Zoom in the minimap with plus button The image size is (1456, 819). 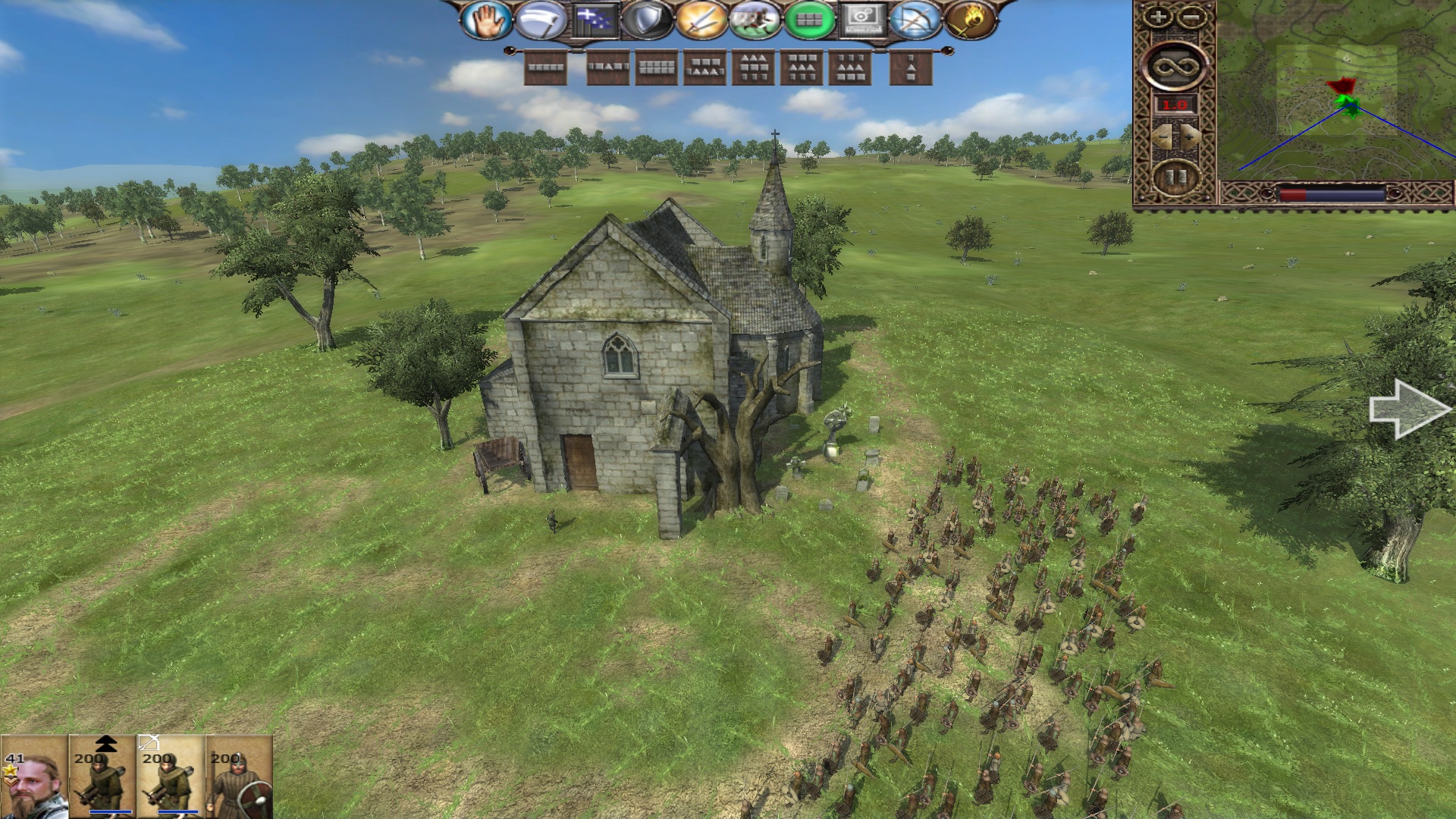tap(1158, 17)
